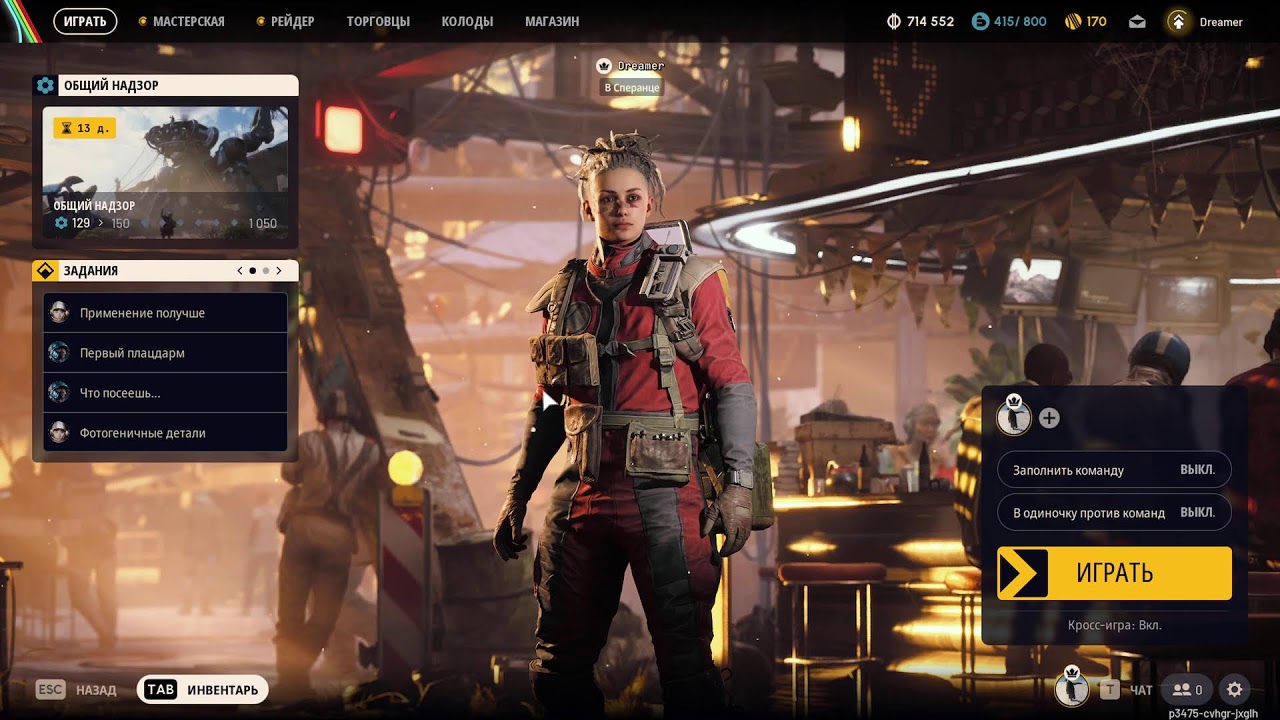The image size is (1280, 720).
Task: Toggle Заполнить команду option
Action: click(x=1114, y=470)
